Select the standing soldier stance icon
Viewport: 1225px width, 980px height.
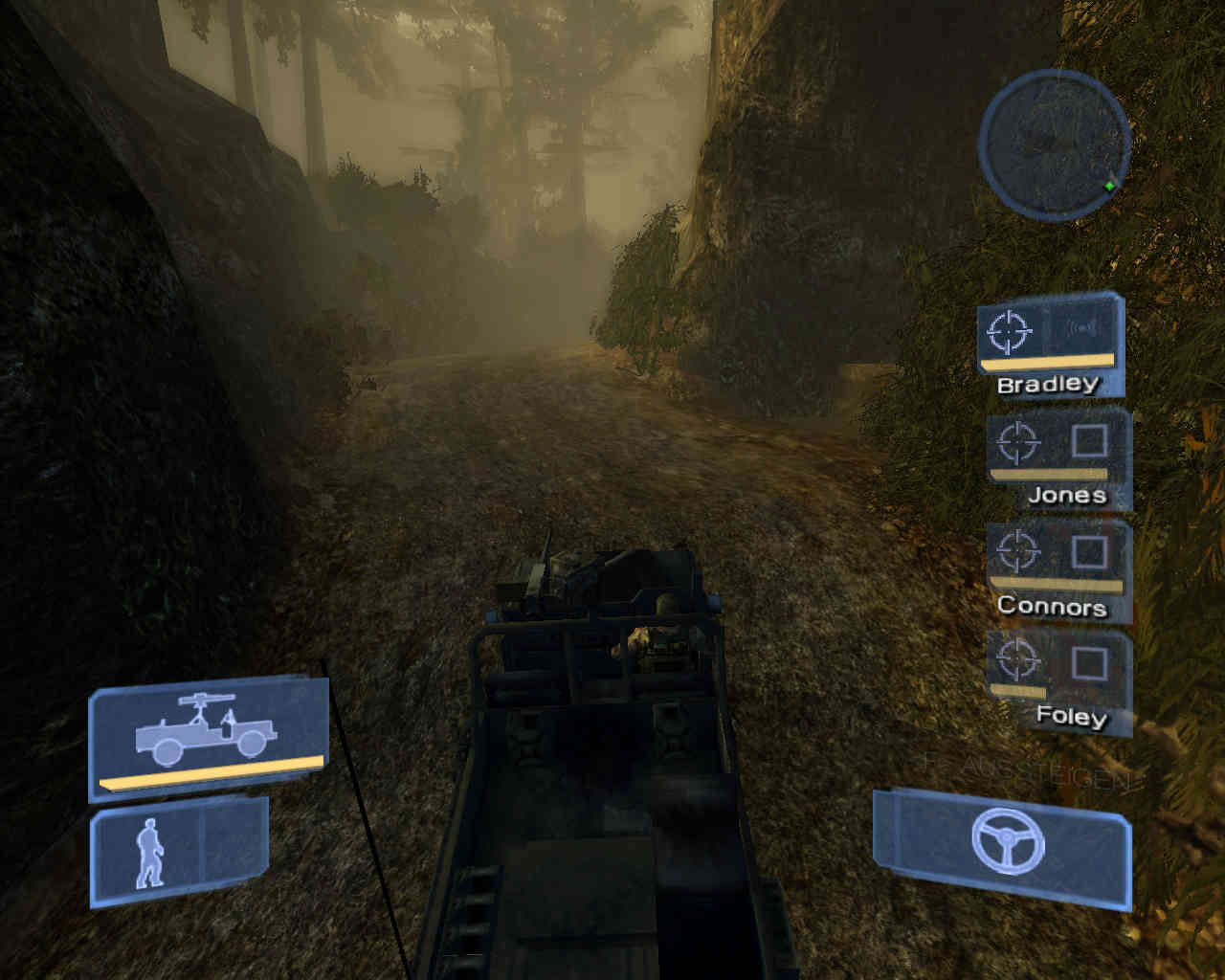point(148,852)
